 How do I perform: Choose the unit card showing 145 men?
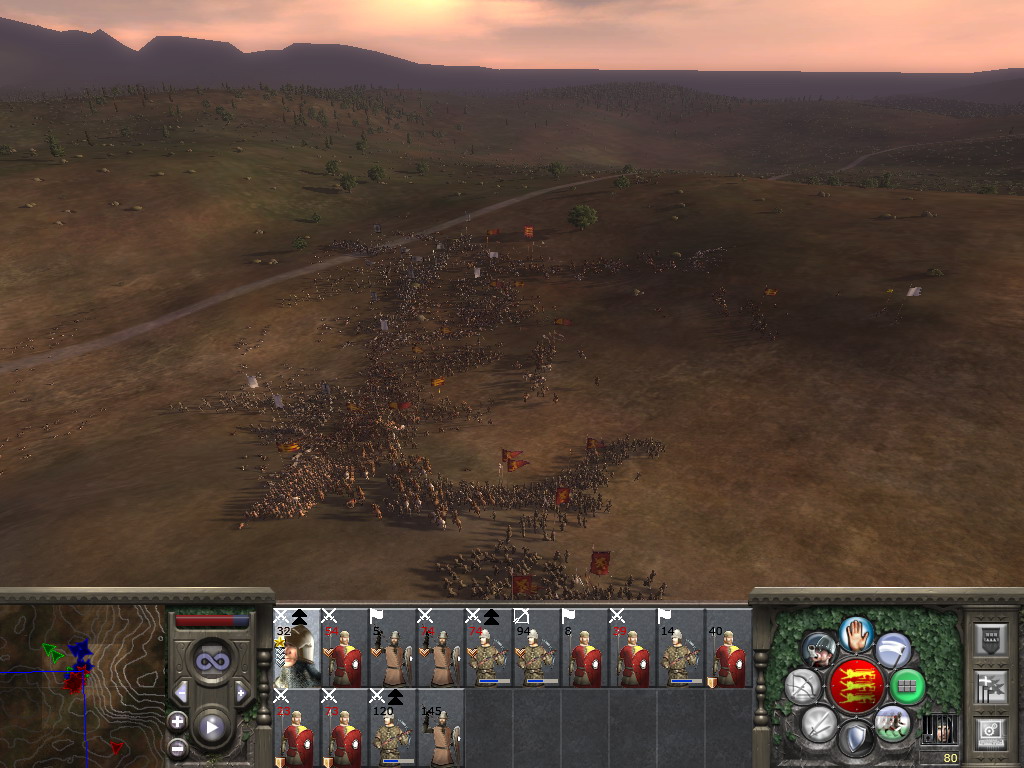(441, 728)
